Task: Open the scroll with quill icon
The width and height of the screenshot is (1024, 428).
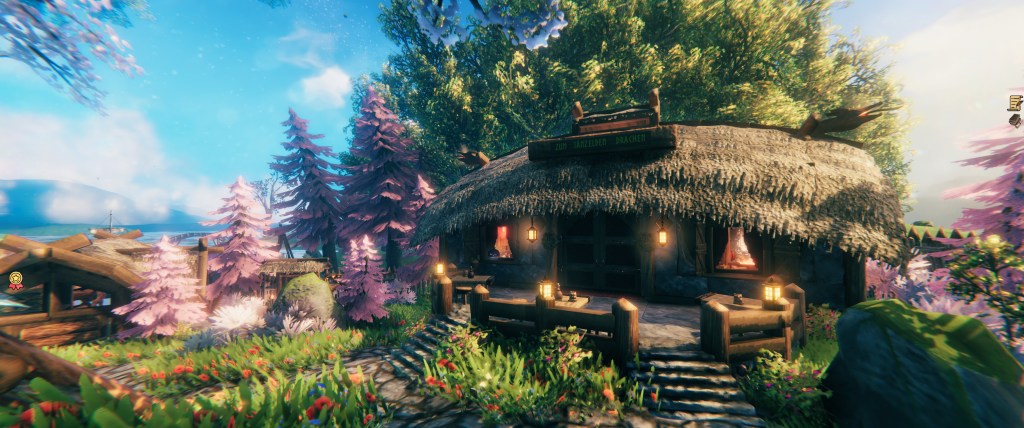Action: [1014, 102]
